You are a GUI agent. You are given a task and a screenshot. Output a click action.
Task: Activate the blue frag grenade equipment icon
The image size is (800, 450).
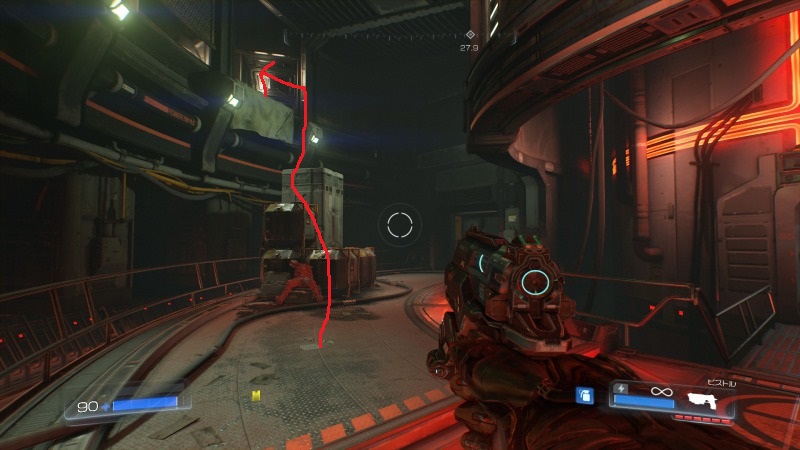click(586, 395)
